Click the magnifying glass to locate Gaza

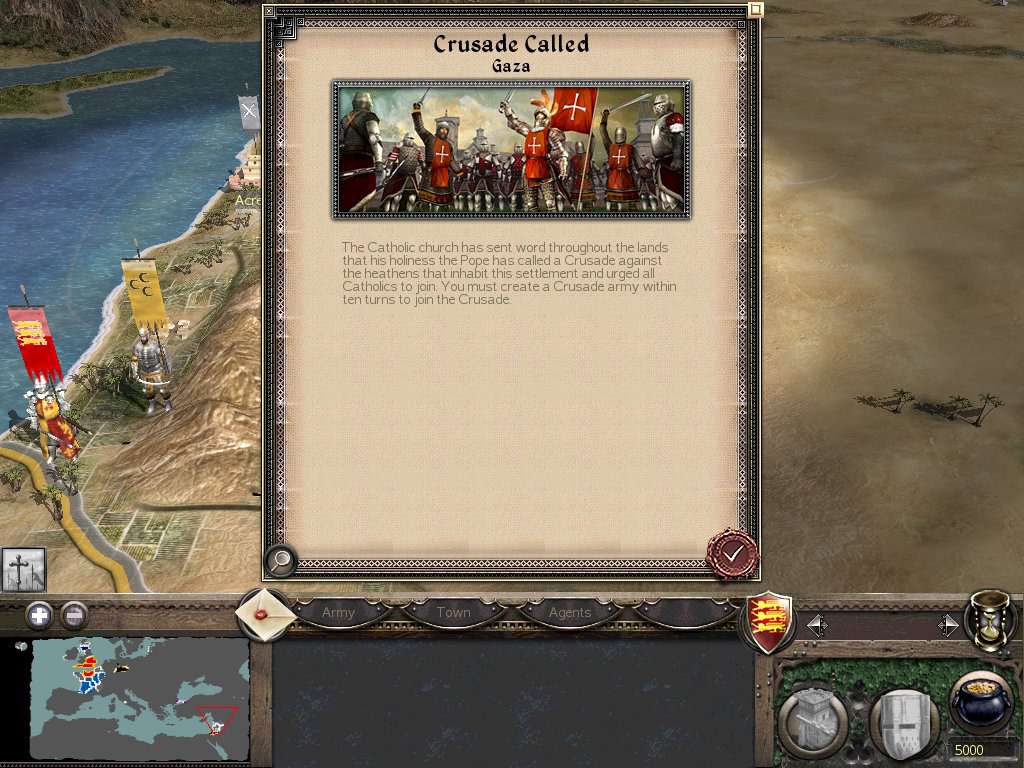pos(281,561)
